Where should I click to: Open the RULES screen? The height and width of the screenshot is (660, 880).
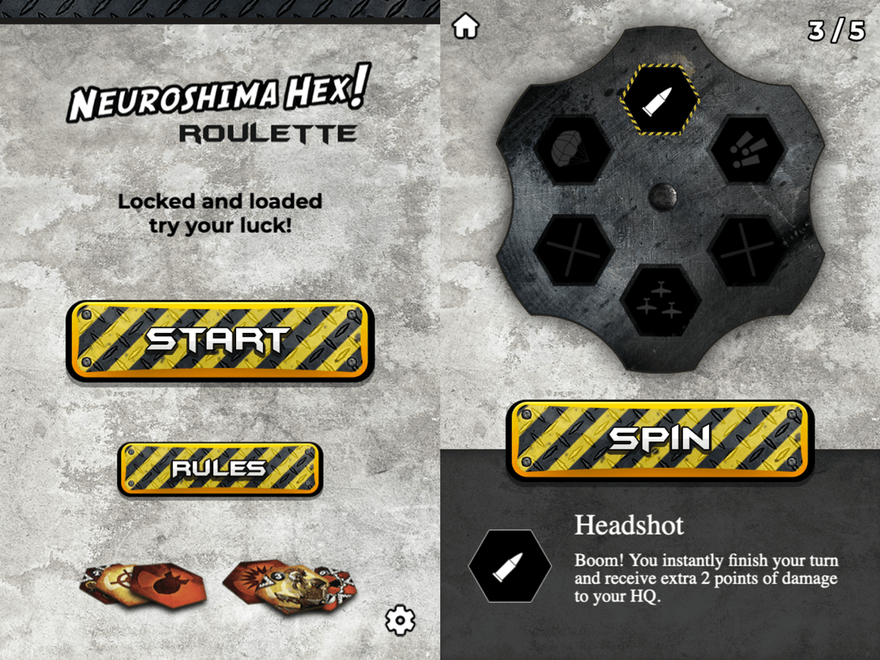[220, 468]
